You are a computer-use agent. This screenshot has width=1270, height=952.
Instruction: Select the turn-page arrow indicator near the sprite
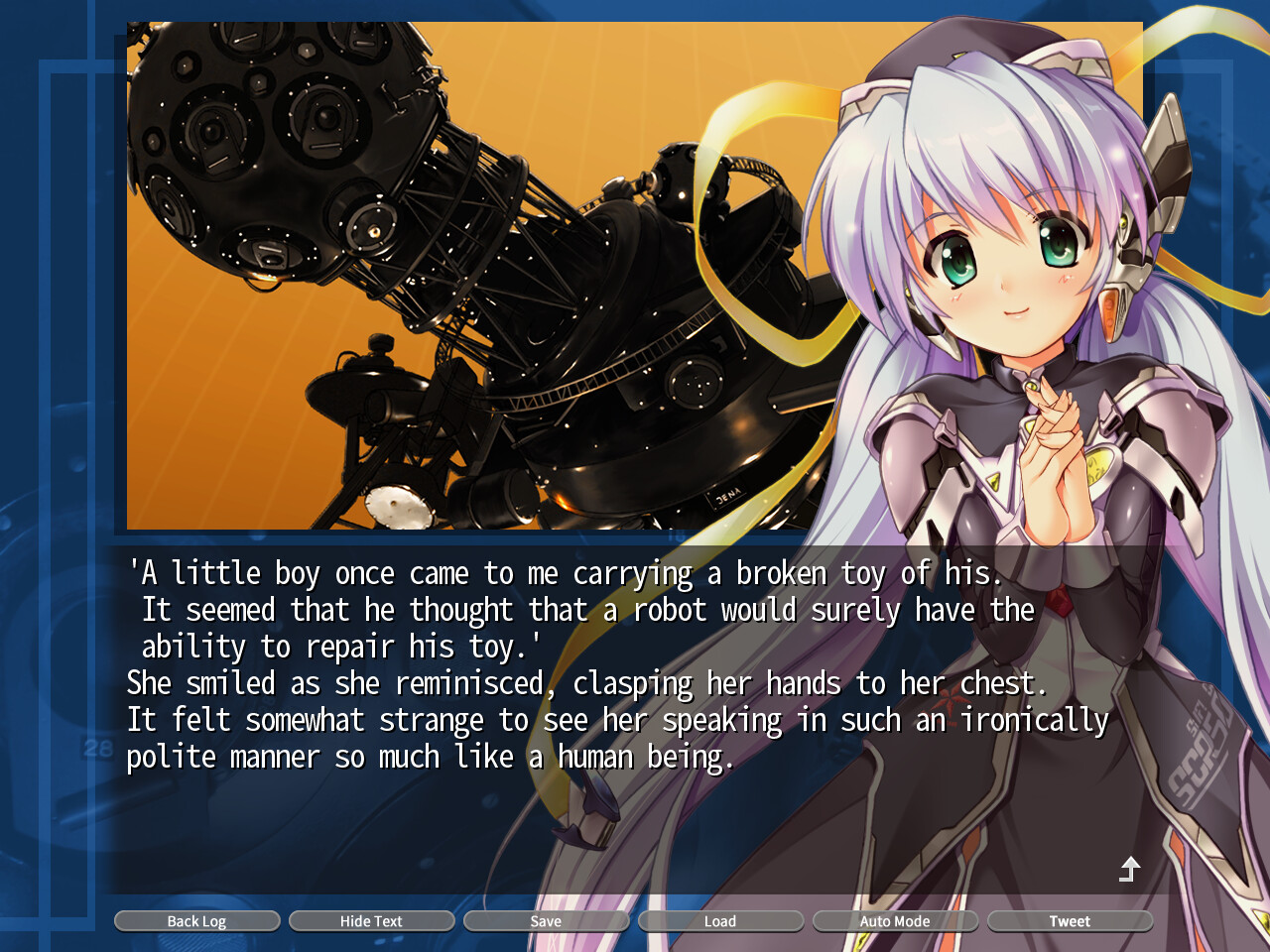click(1128, 869)
